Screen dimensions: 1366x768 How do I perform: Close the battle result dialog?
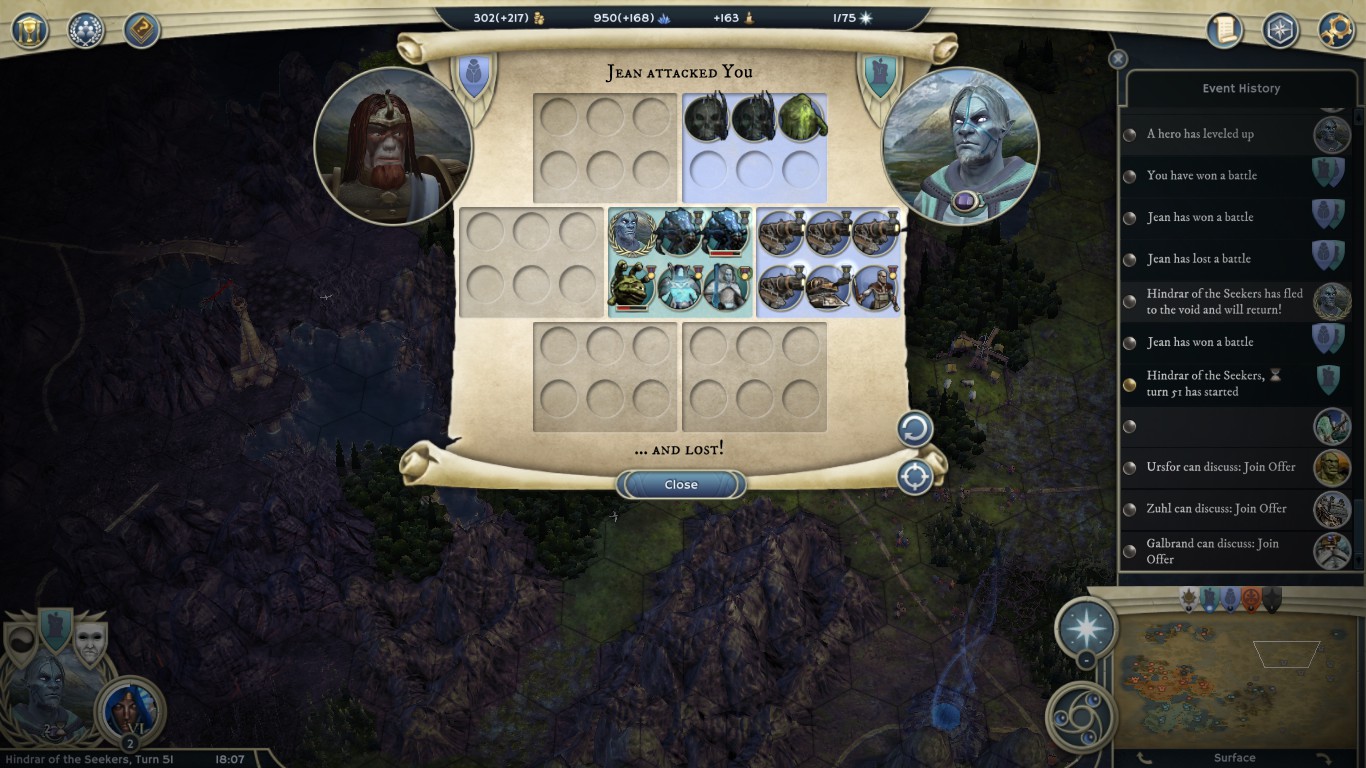point(681,484)
